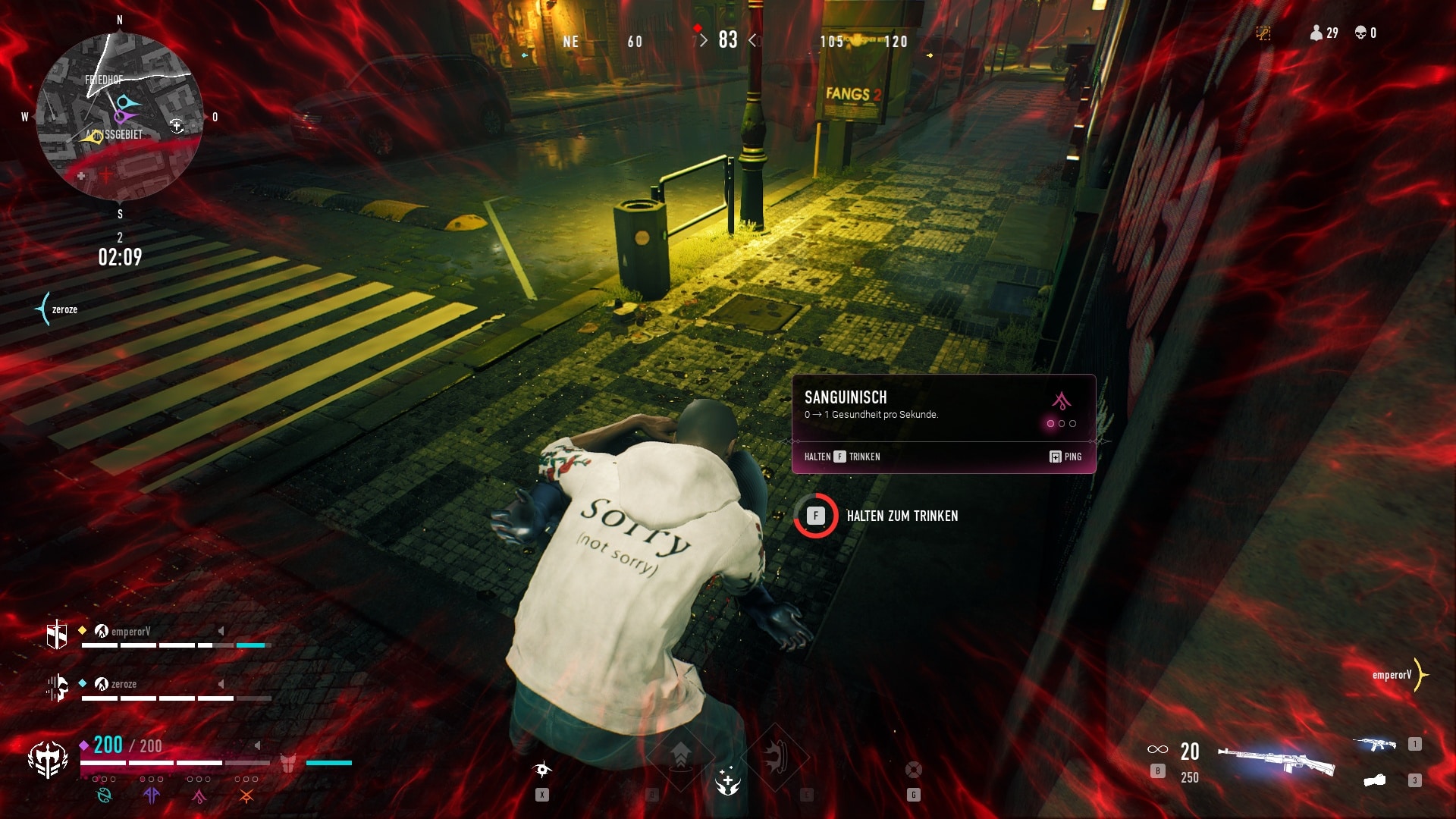Open the circular minimap
The width and height of the screenshot is (1456, 819).
coord(120,117)
